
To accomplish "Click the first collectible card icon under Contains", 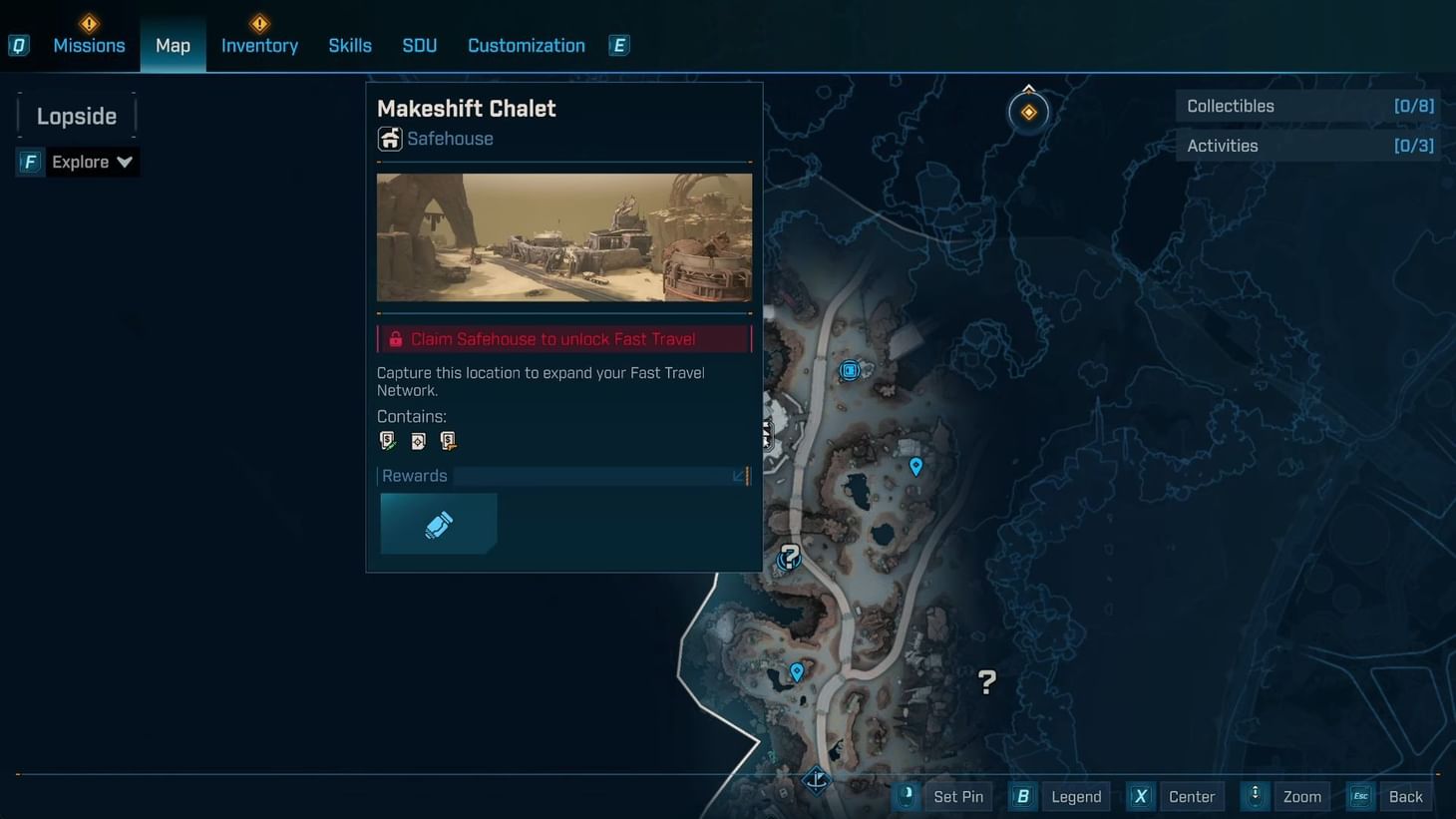I will coord(387,440).
